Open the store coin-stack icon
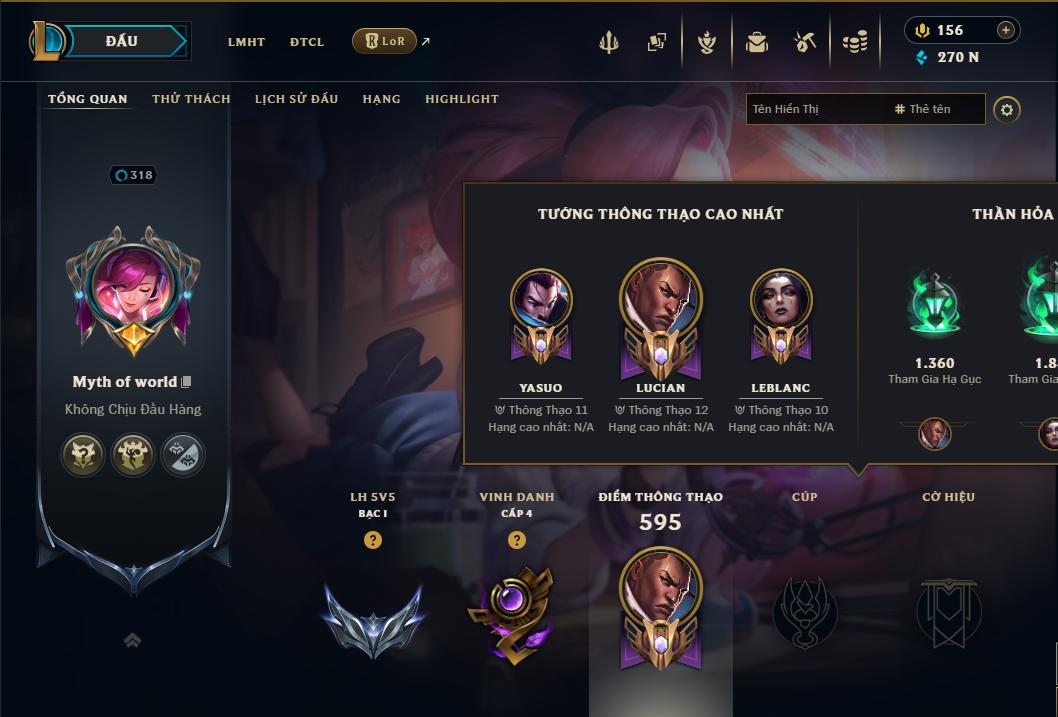 click(x=854, y=42)
